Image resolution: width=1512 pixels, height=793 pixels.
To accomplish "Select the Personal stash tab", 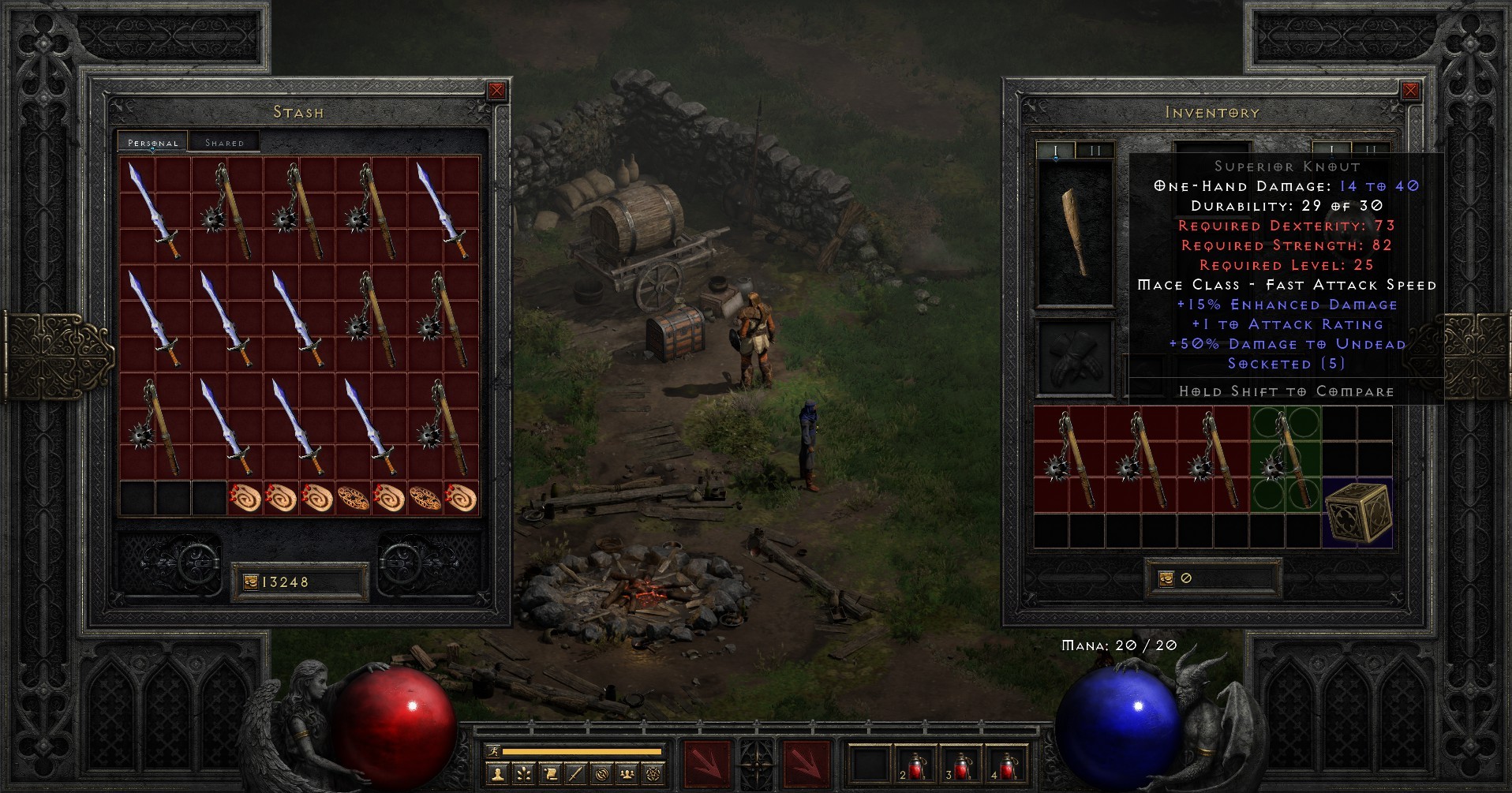I will tap(152, 143).
